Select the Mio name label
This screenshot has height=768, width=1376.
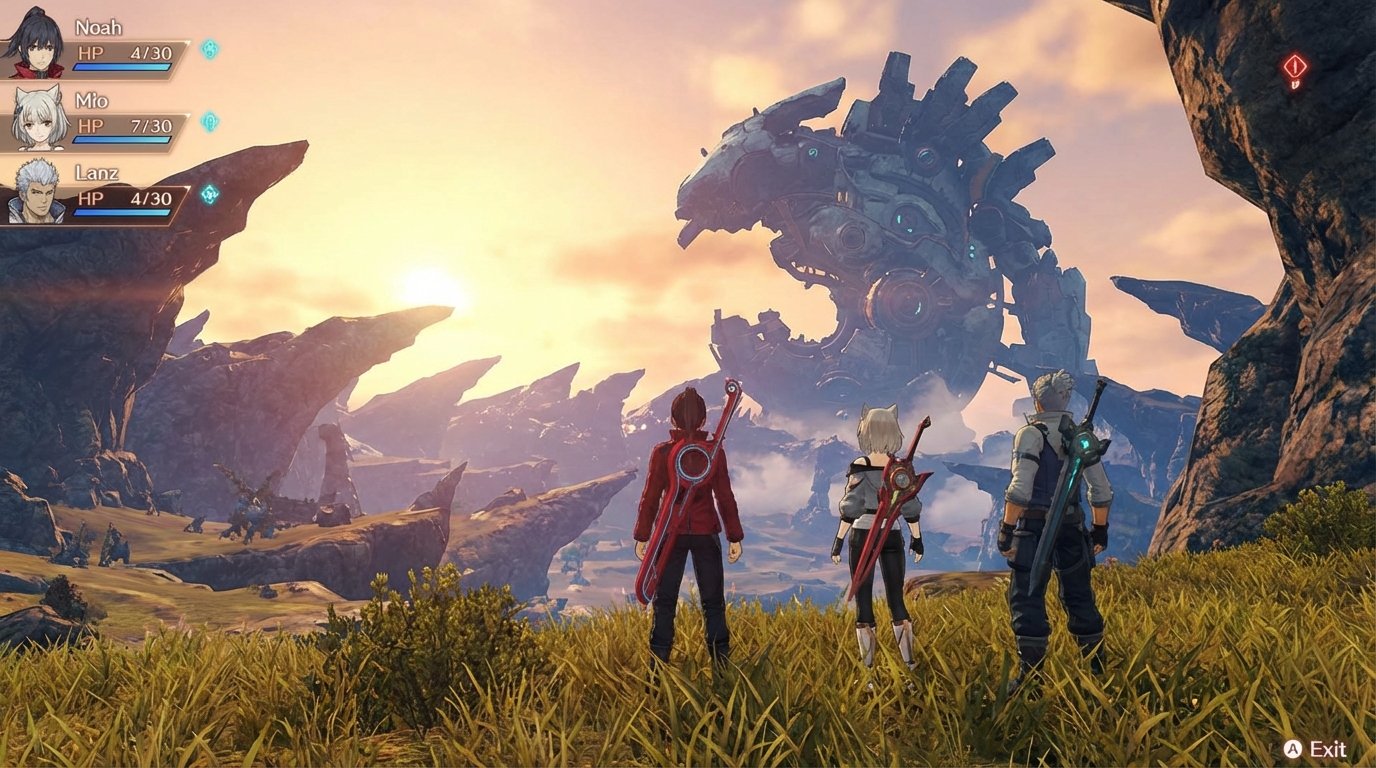90,100
